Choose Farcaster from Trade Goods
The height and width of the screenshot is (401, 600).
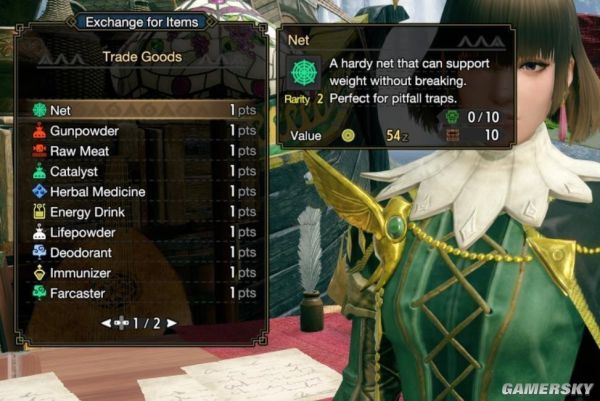[x=140, y=293]
